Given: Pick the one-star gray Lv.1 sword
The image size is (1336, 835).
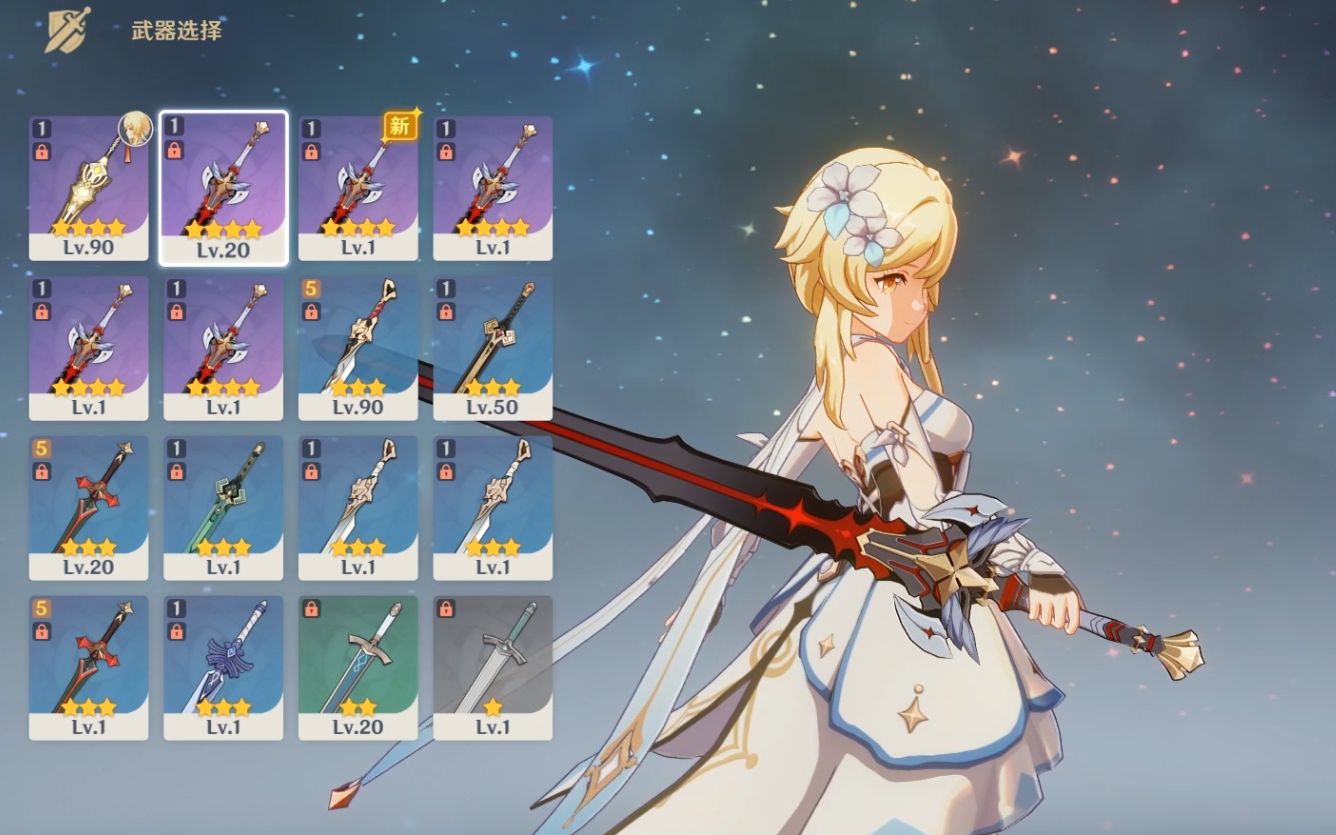Looking at the screenshot, I should click(x=492, y=667).
